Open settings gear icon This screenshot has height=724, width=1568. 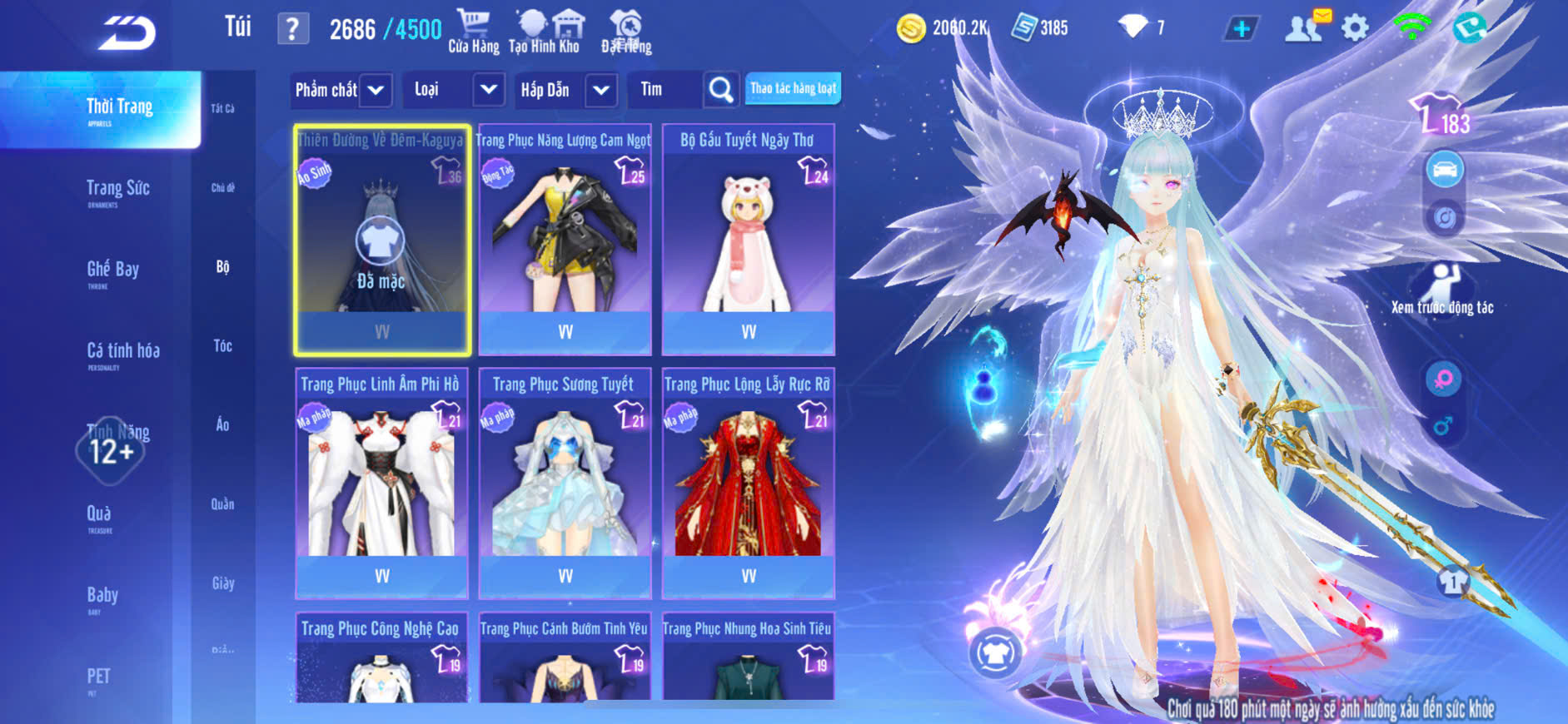click(x=1355, y=28)
